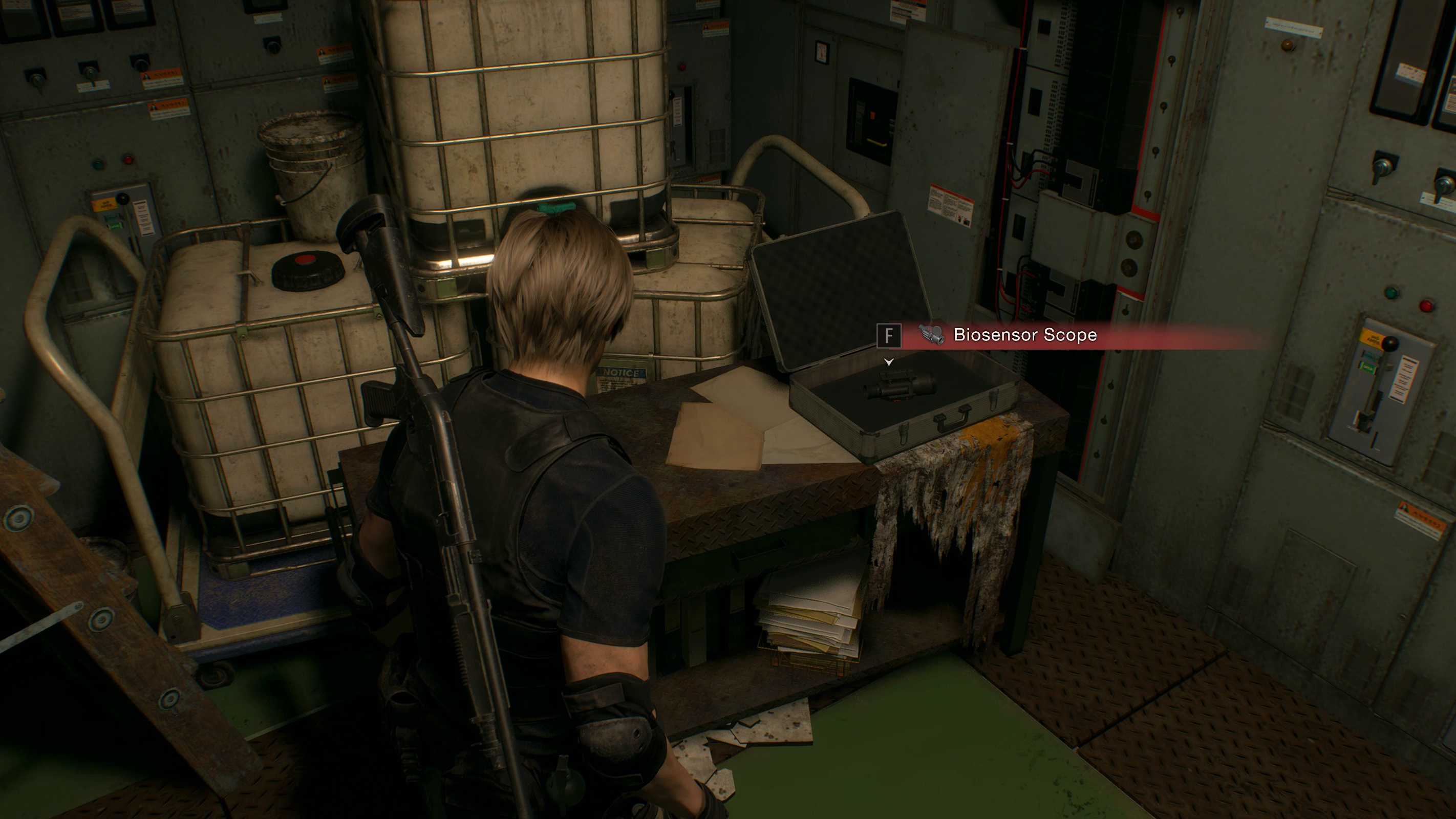Click the F key interaction prompt icon

point(889,336)
